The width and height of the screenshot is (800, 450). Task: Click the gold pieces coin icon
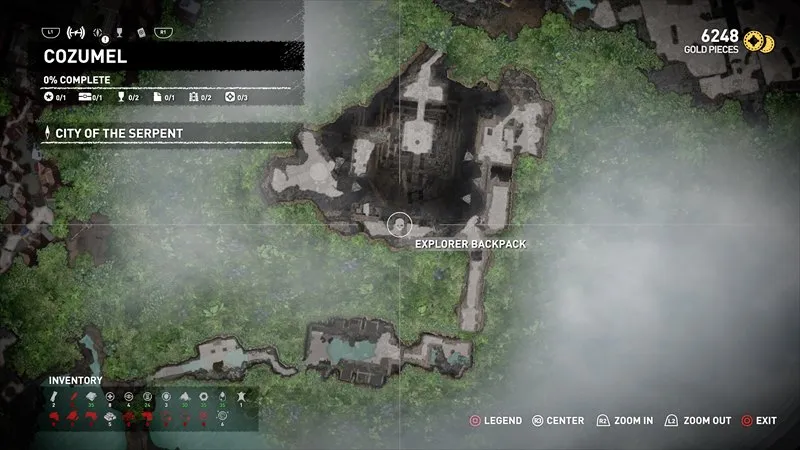click(x=765, y=41)
